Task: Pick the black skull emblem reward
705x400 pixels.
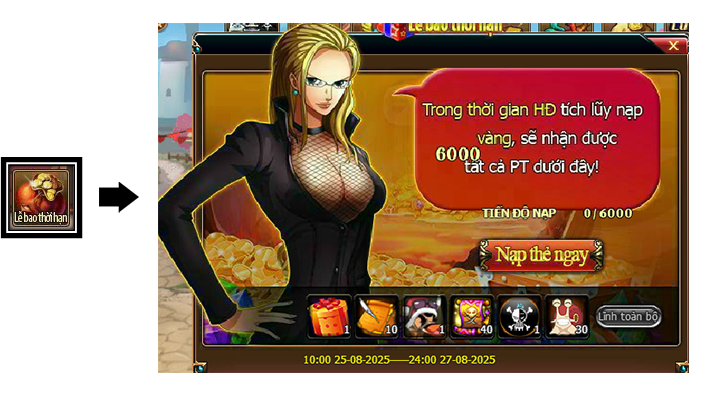Action: pos(519,316)
